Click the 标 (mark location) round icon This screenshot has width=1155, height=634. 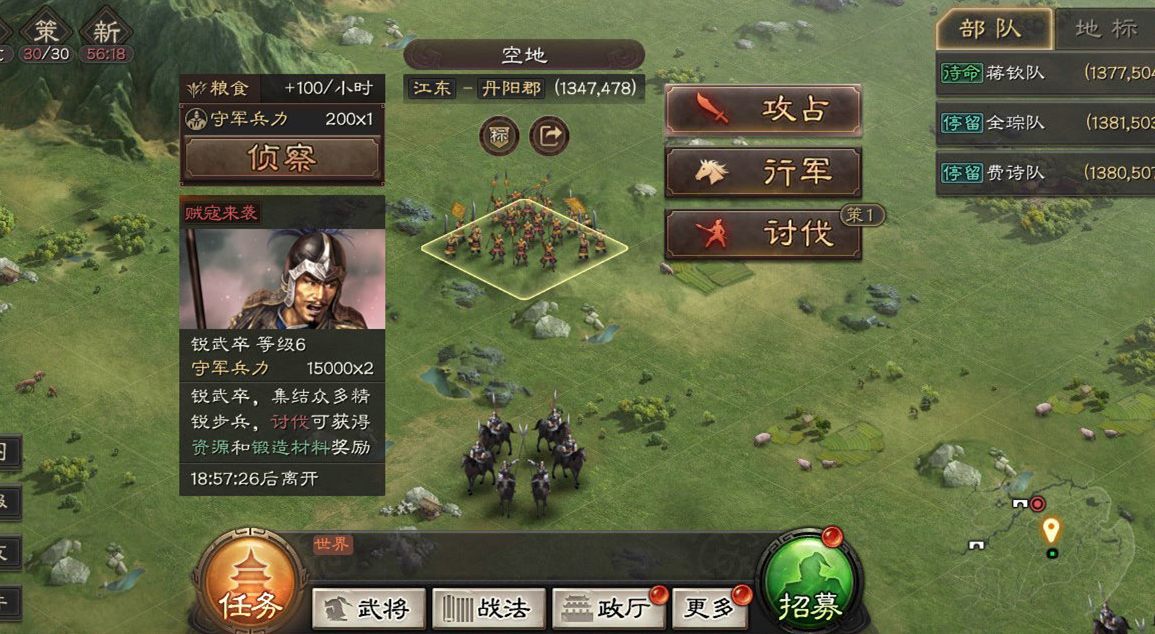tap(499, 136)
